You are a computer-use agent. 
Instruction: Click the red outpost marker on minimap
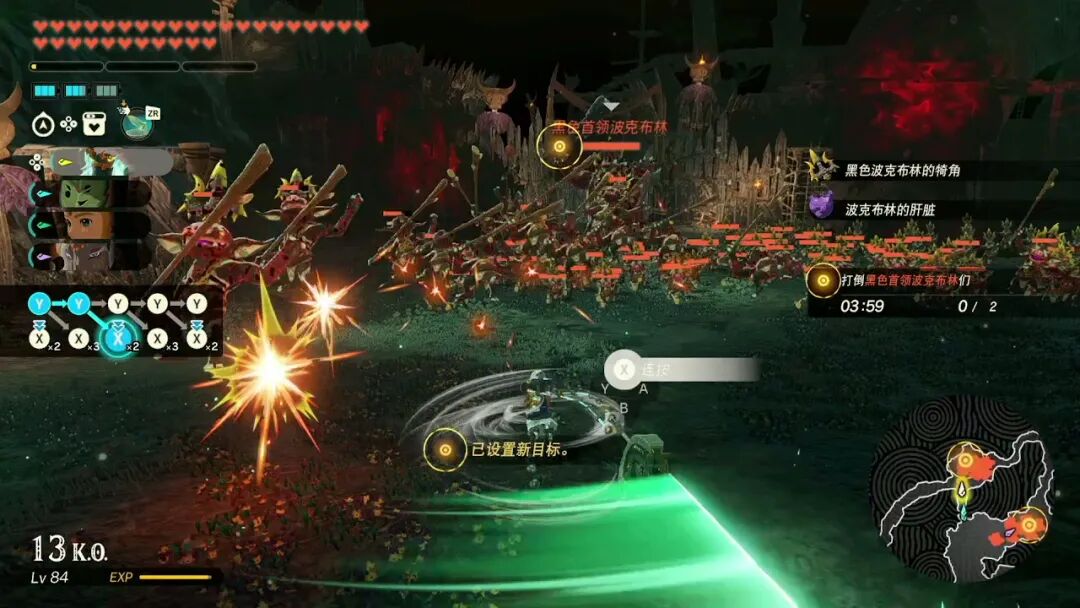(x=1026, y=523)
